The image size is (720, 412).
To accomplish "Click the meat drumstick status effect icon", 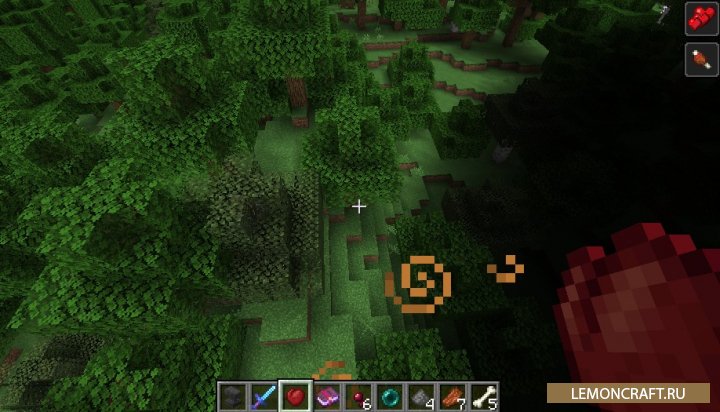I will pos(697,57).
